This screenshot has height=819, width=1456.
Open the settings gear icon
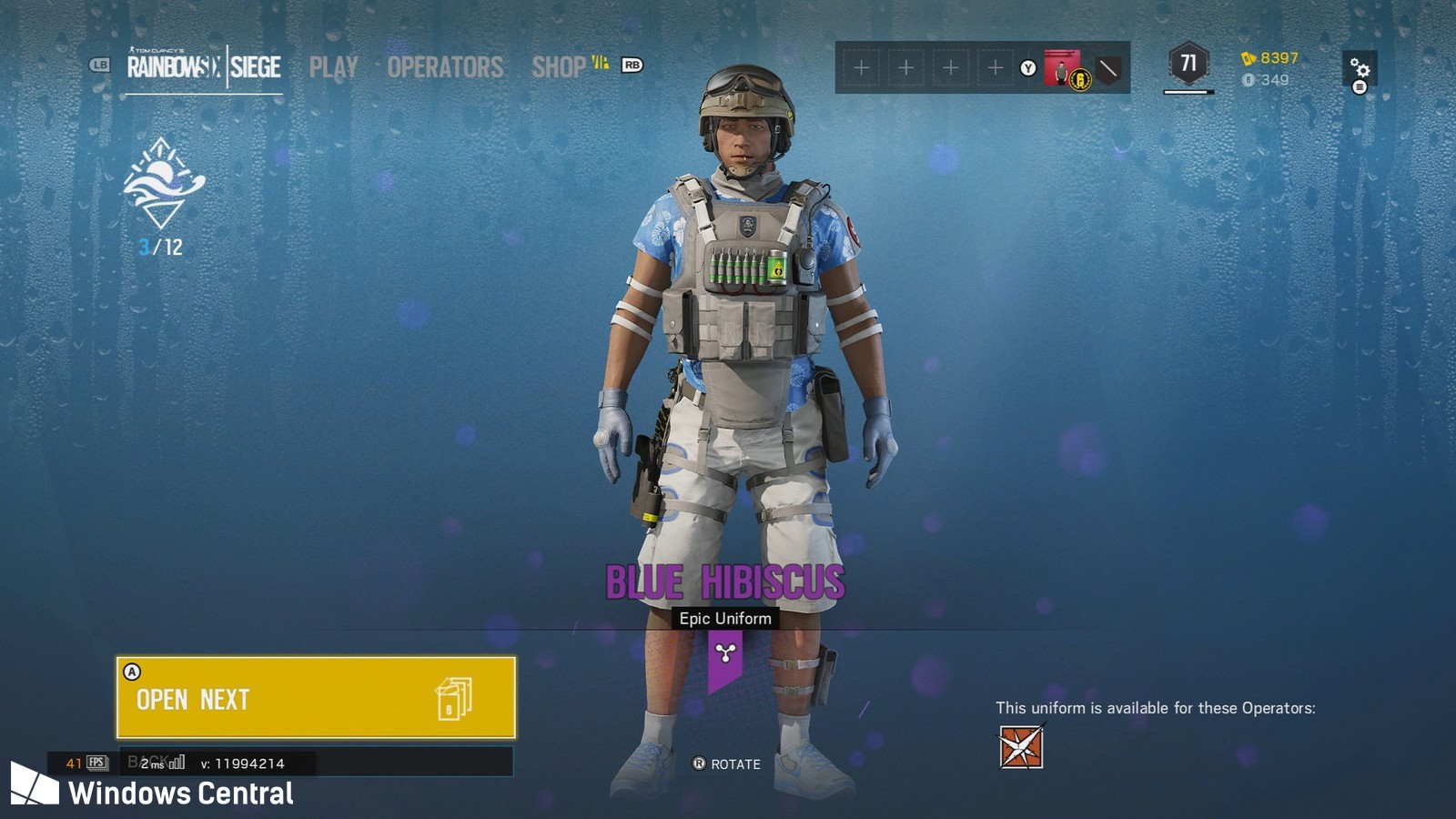(1360, 68)
